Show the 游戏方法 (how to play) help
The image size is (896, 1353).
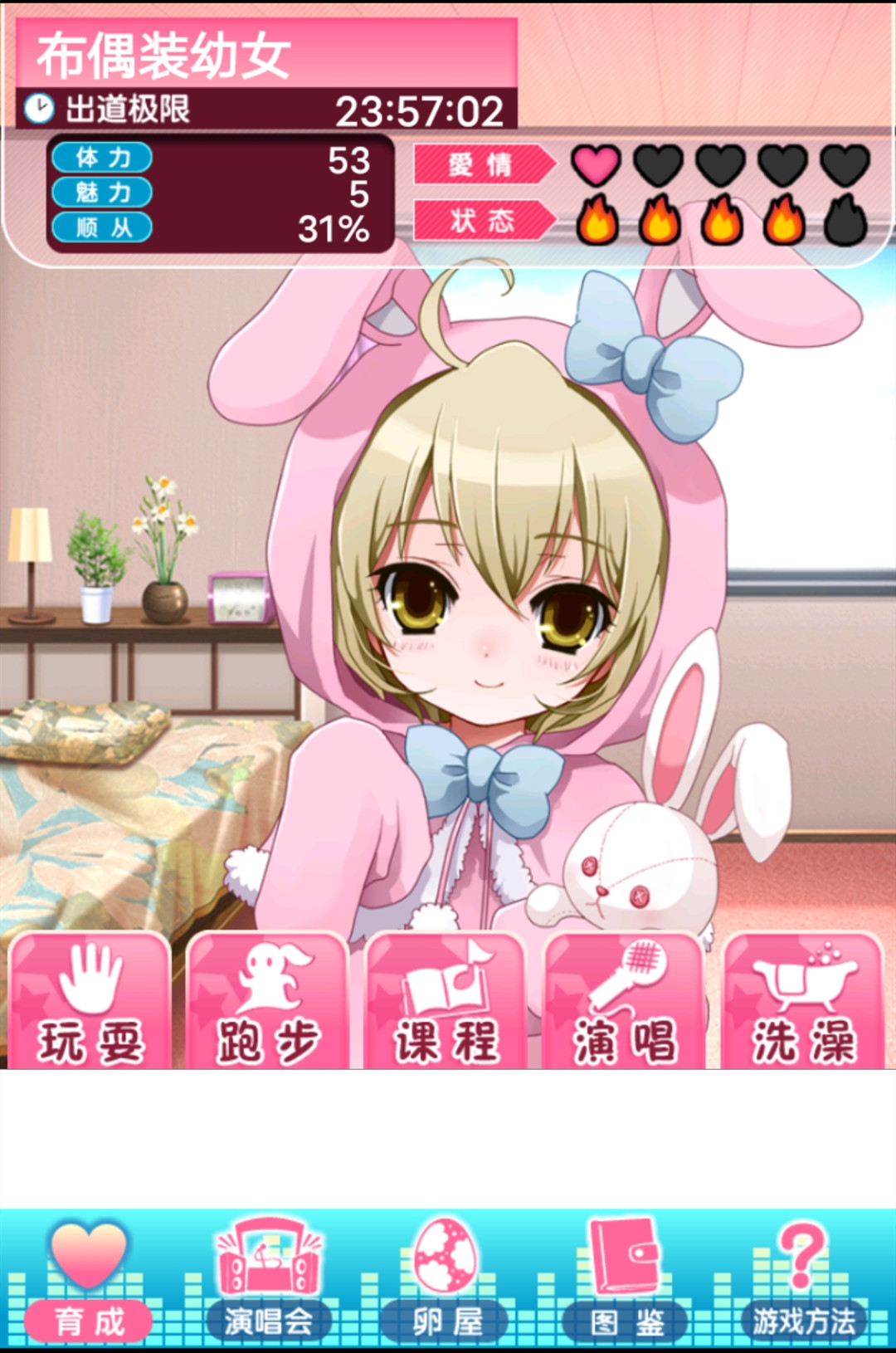pyautogui.click(x=803, y=1282)
